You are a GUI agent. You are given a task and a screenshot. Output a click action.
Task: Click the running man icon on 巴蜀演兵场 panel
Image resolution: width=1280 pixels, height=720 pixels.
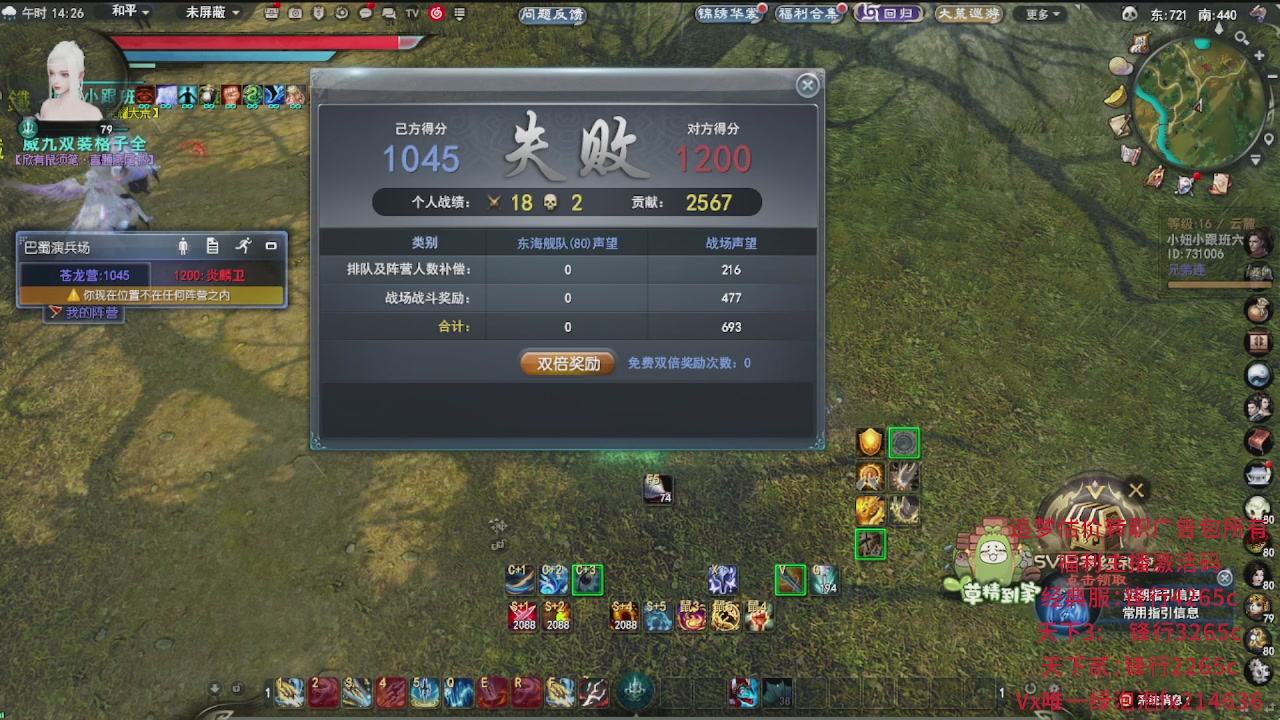click(246, 244)
